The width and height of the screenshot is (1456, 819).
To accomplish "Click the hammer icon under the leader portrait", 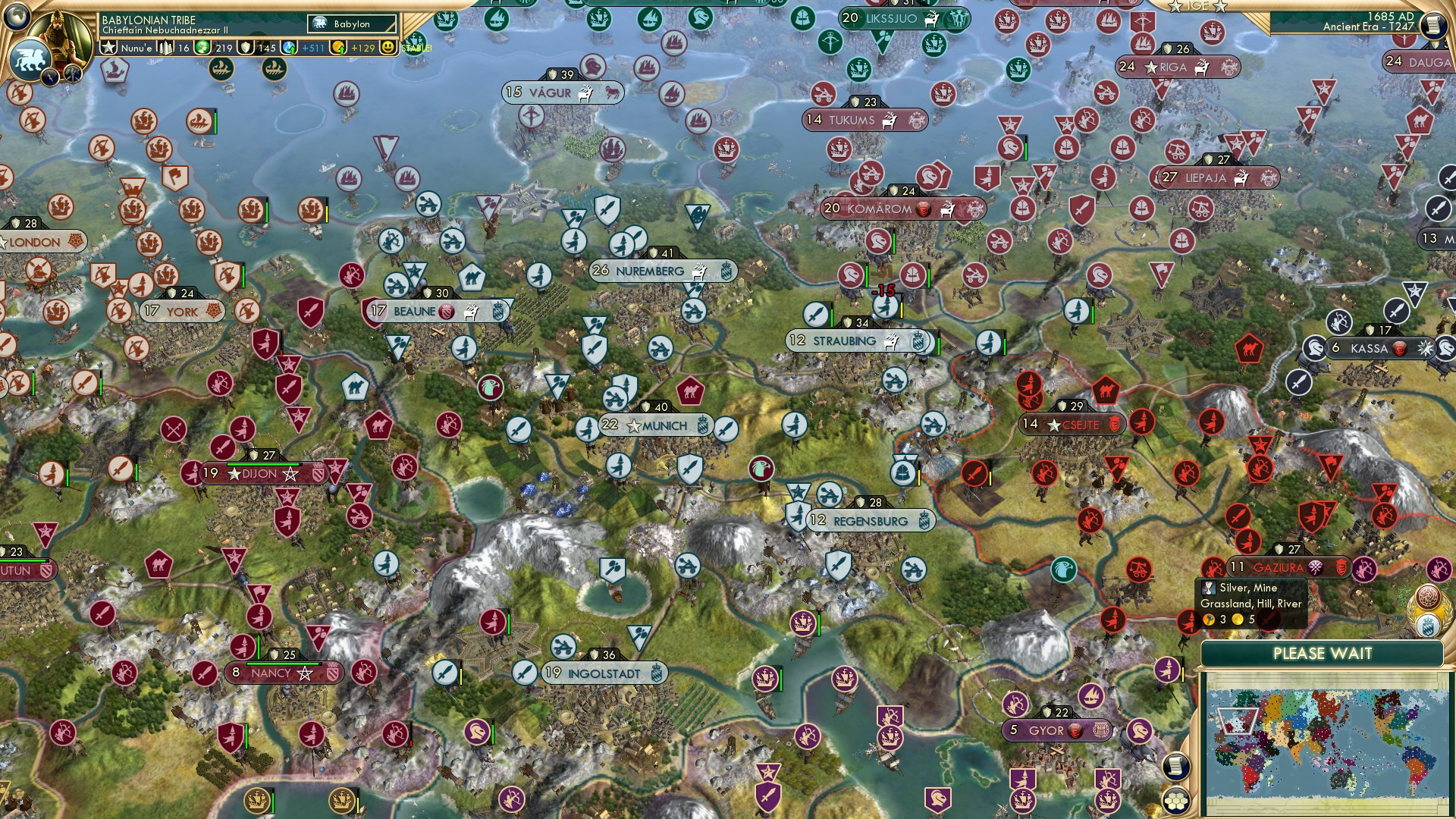I will tap(73, 73).
